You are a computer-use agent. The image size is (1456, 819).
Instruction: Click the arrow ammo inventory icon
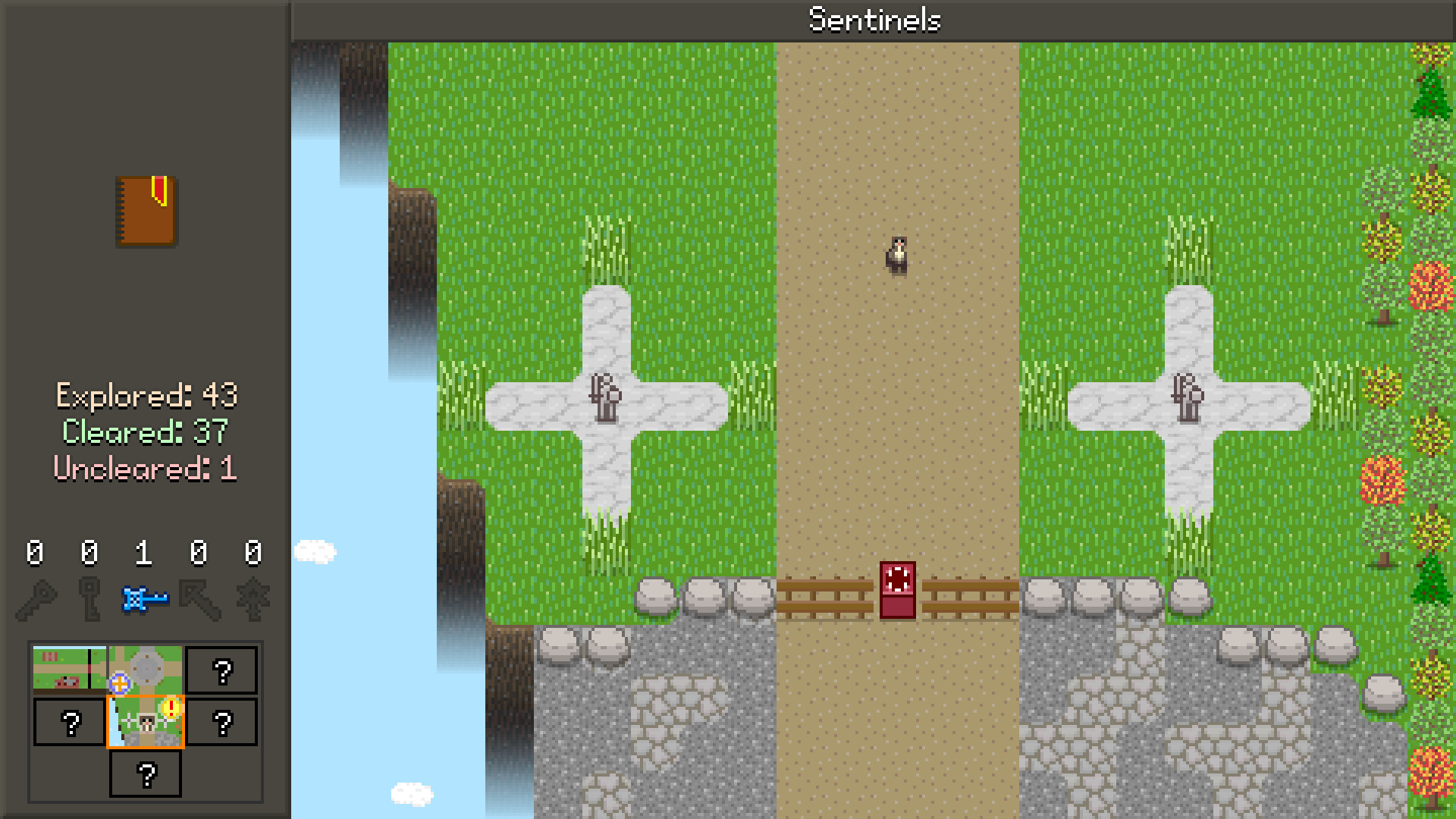click(x=254, y=599)
